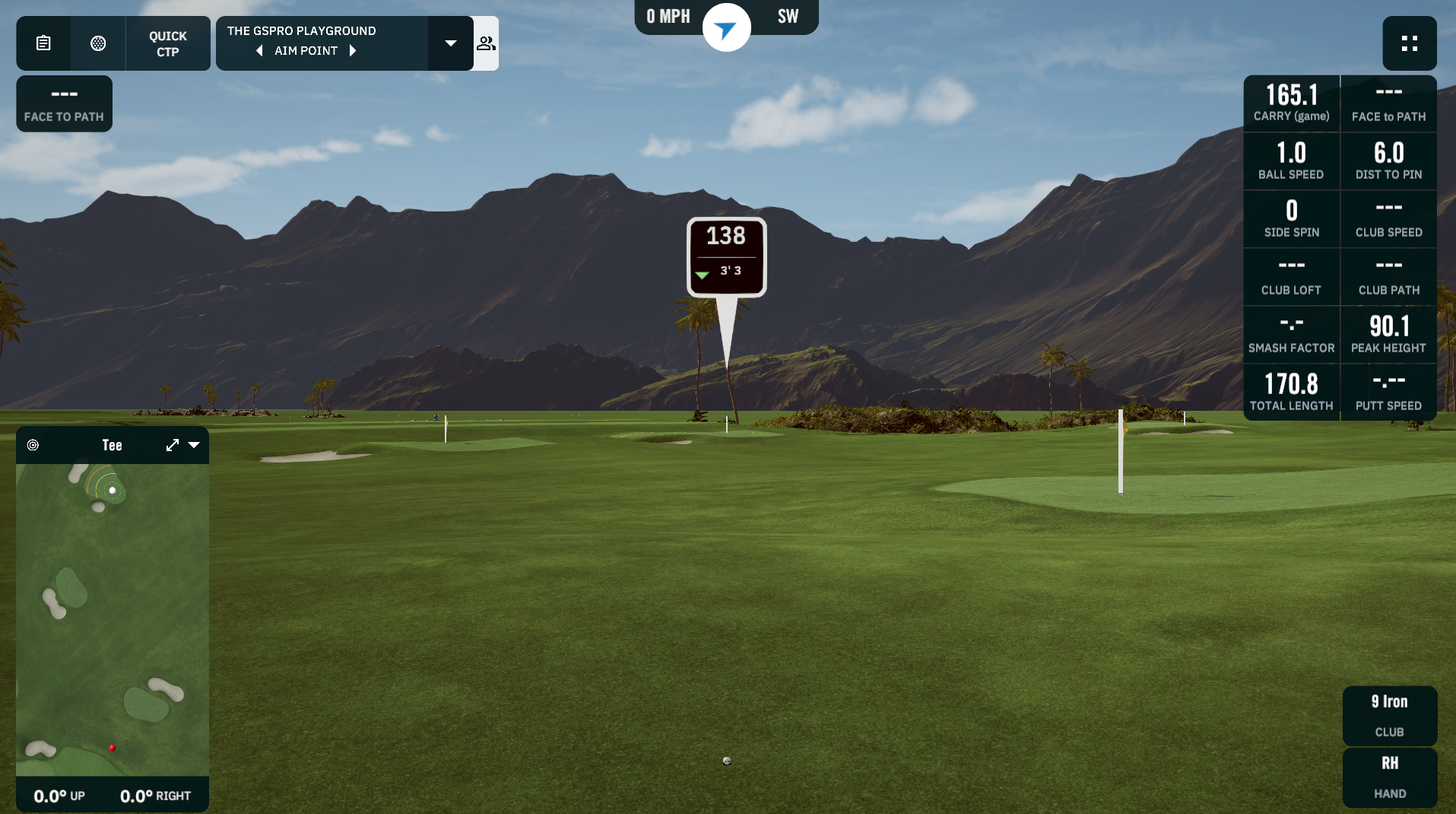The height and width of the screenshot is (814, 1456).
Task: Click the 138 yard aim marker
Action: point(726,256)
